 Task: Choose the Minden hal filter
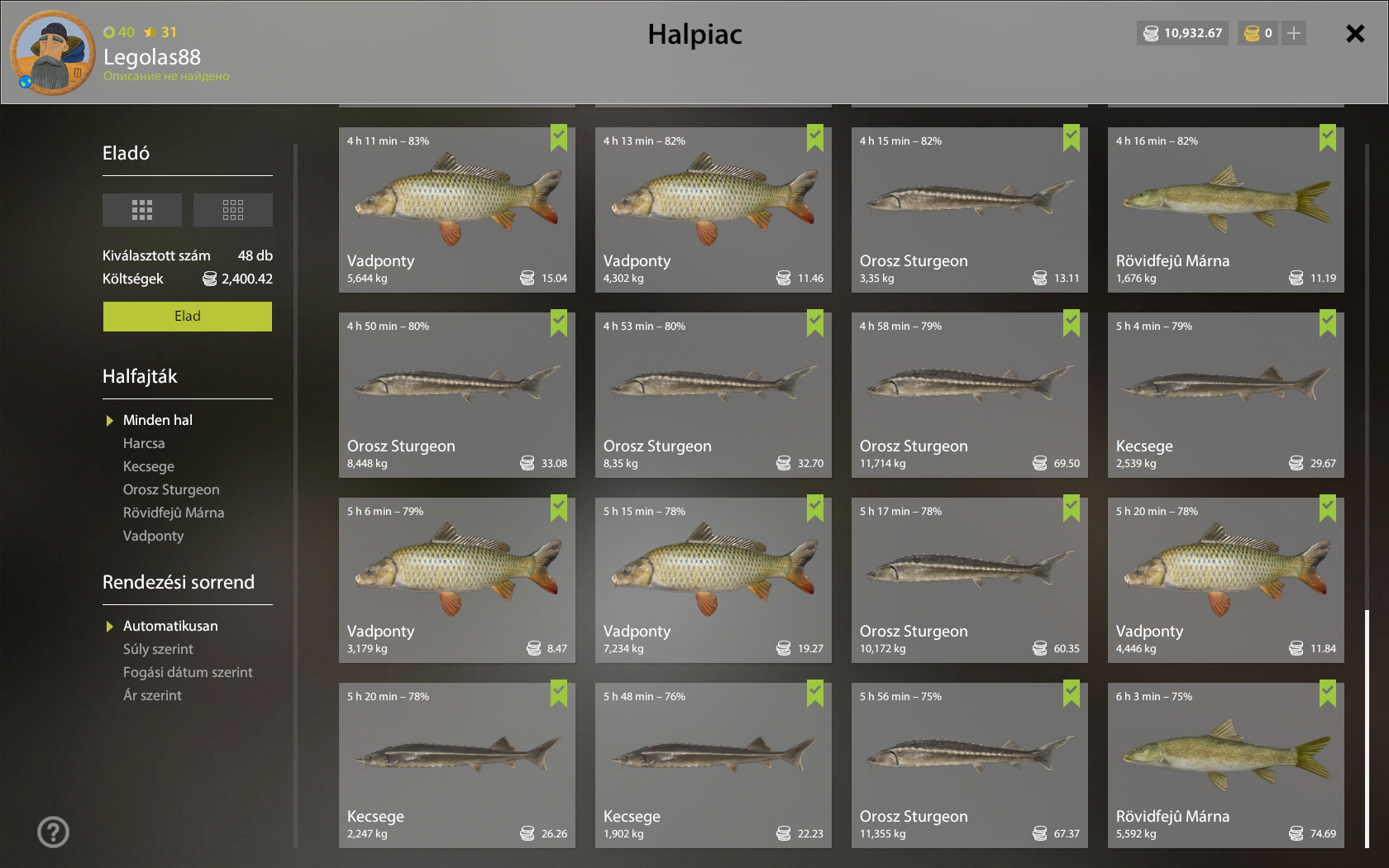pyautogui.click(x=158, y=421)
